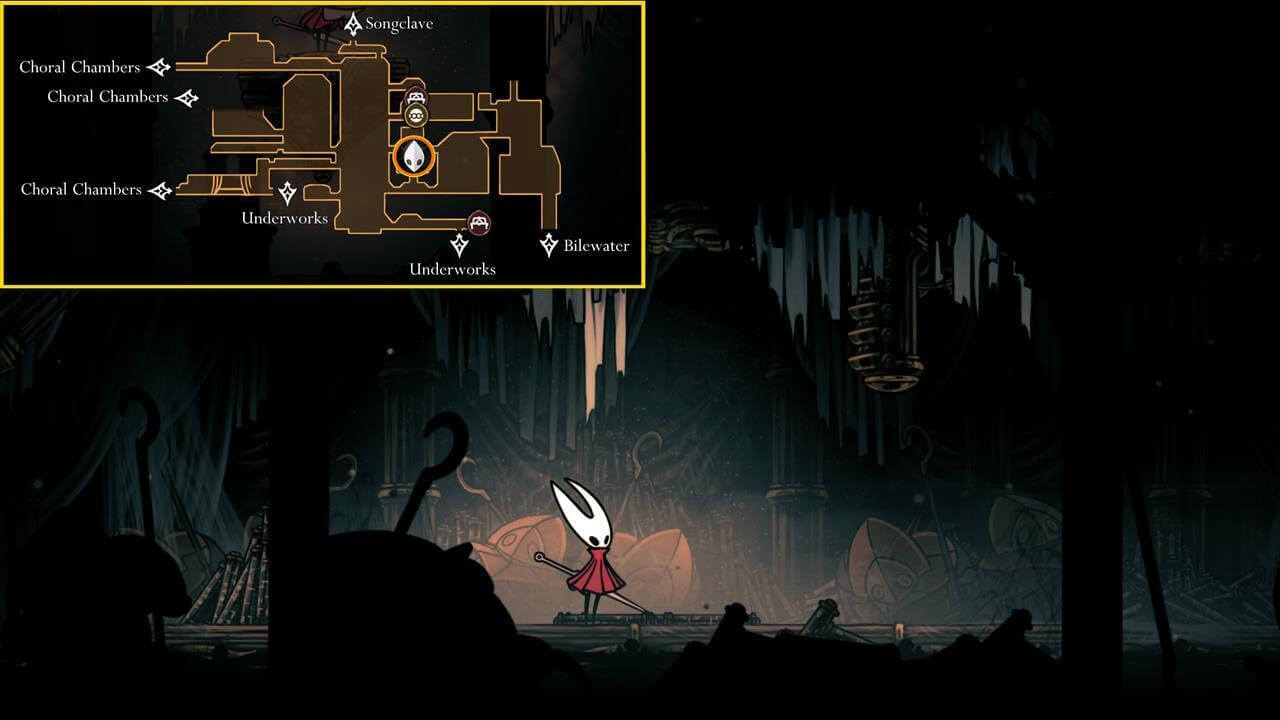Click the Songclave label text

[398, 22]
